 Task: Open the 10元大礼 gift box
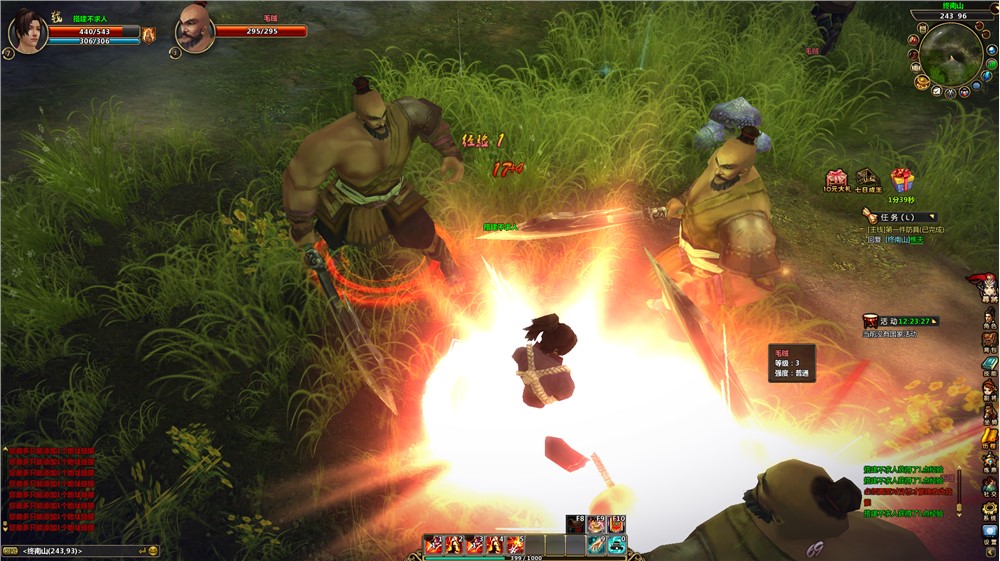836,179
